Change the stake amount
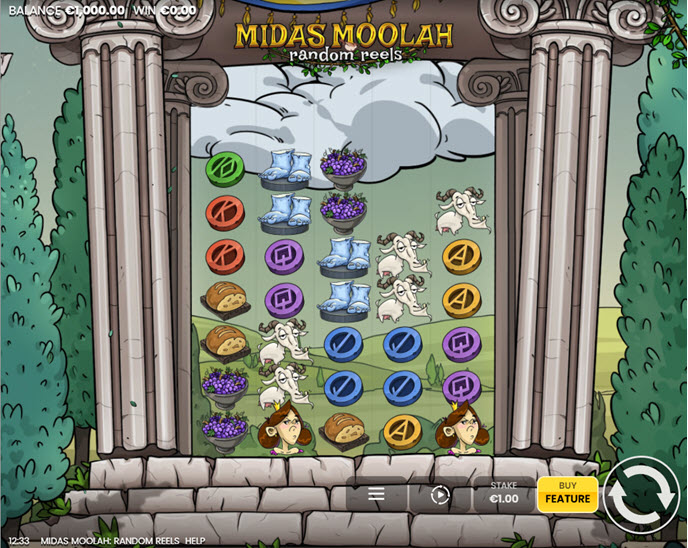 [504, 493]
